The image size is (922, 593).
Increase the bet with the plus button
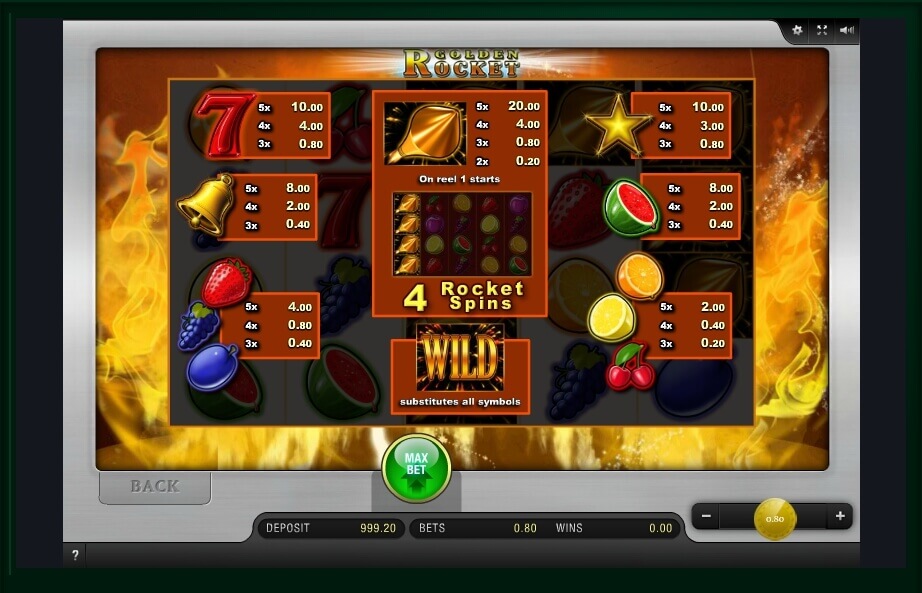(x=840, y=517)
